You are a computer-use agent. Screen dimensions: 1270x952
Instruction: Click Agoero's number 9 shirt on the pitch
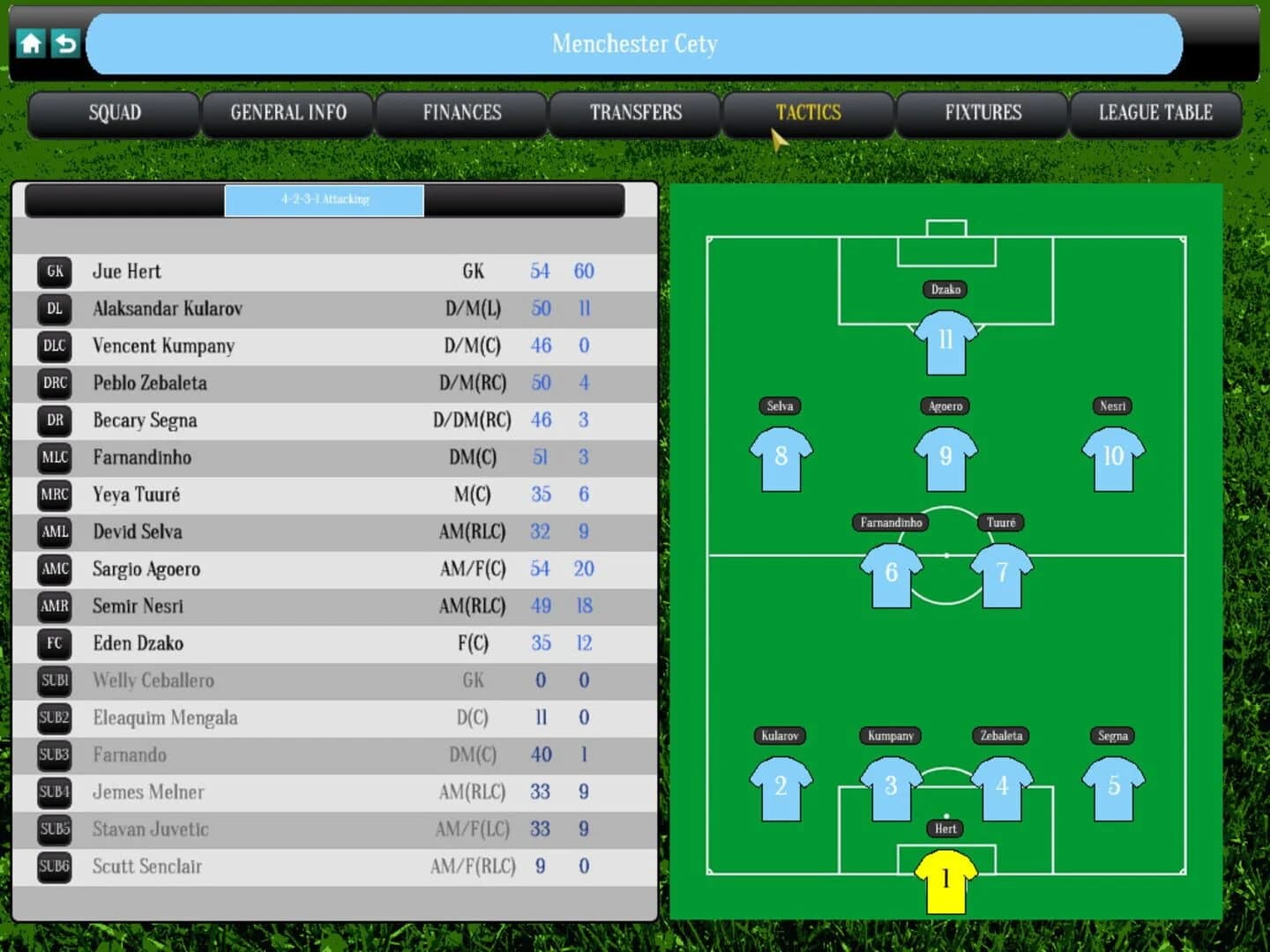[945, 456]
